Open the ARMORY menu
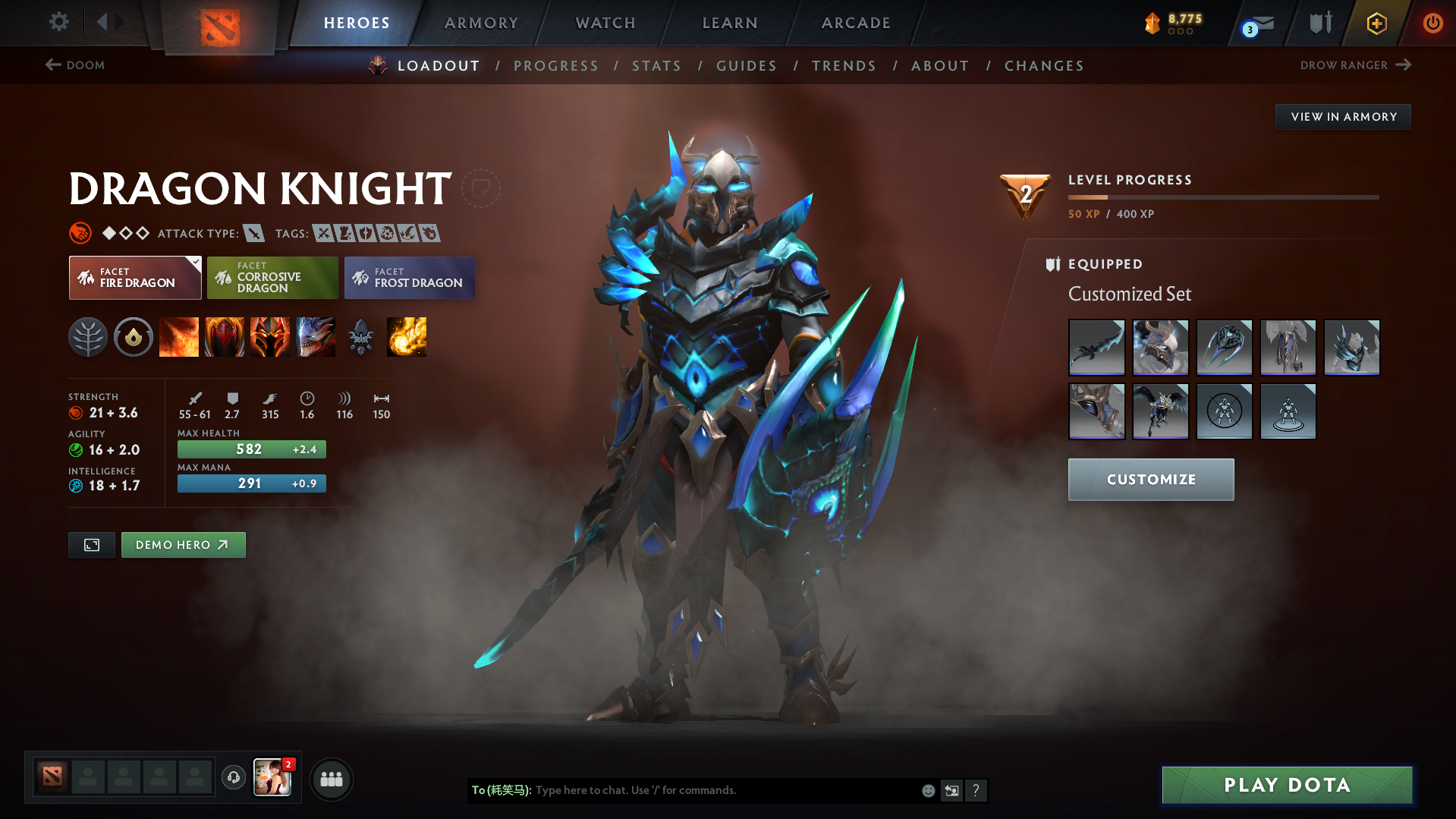 coord(481,23)
